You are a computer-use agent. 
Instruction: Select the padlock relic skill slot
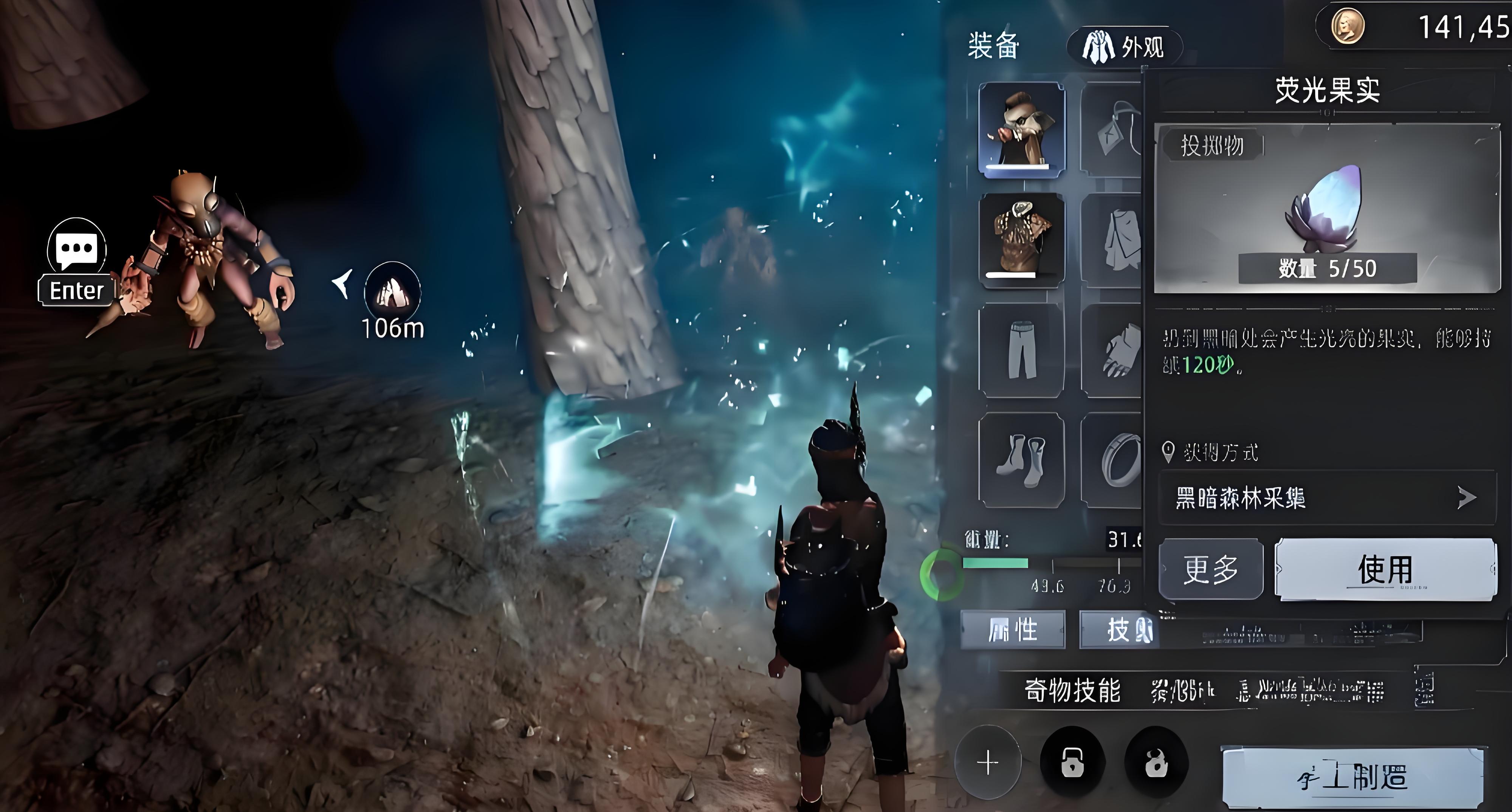tap(1072, 763)
